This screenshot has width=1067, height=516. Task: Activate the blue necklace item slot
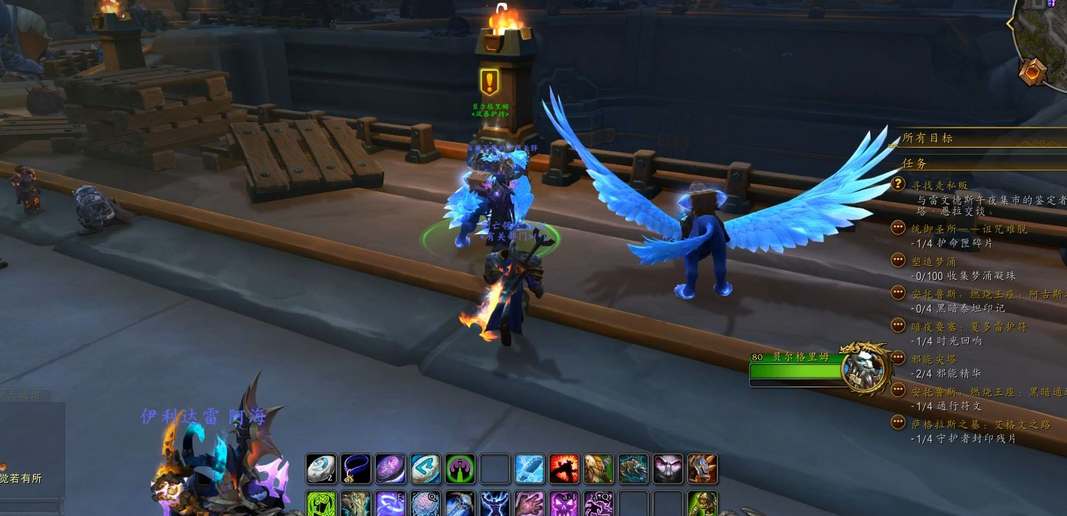point(356,469)
